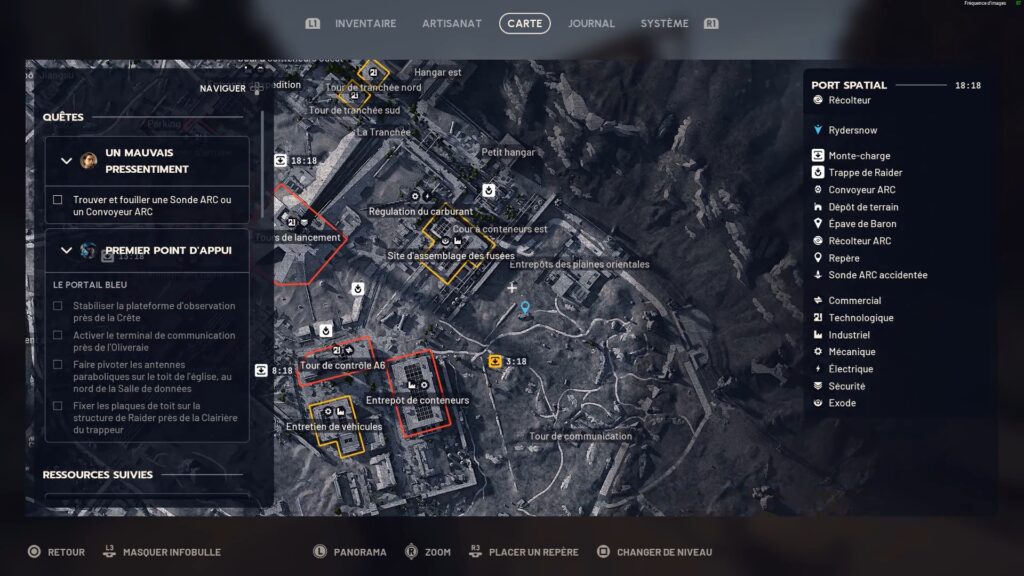Click the Tour de contrôle A6 map label

pyautogui.click(x=342, y=366)
